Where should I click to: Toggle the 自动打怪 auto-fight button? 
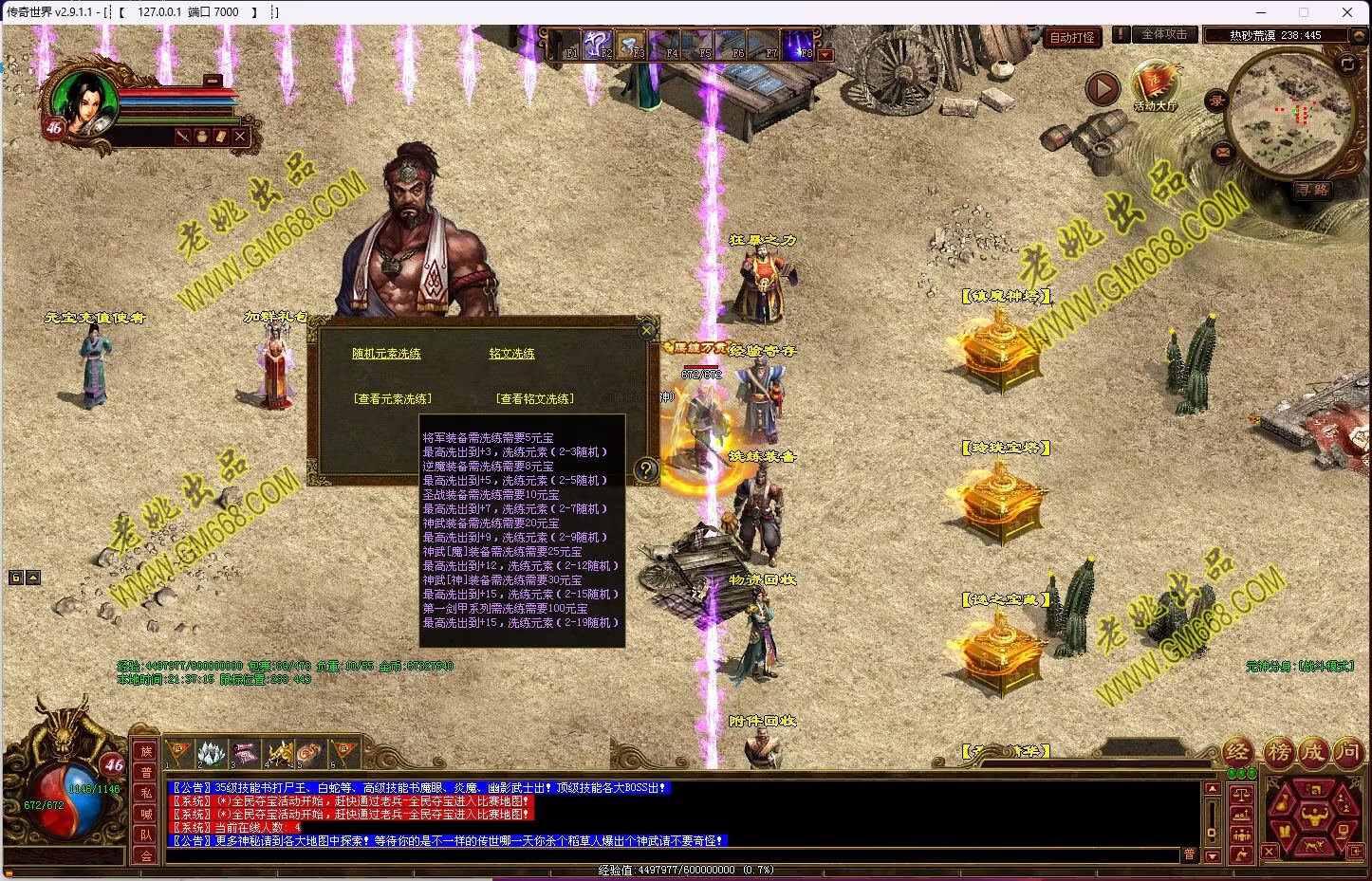1071,37
